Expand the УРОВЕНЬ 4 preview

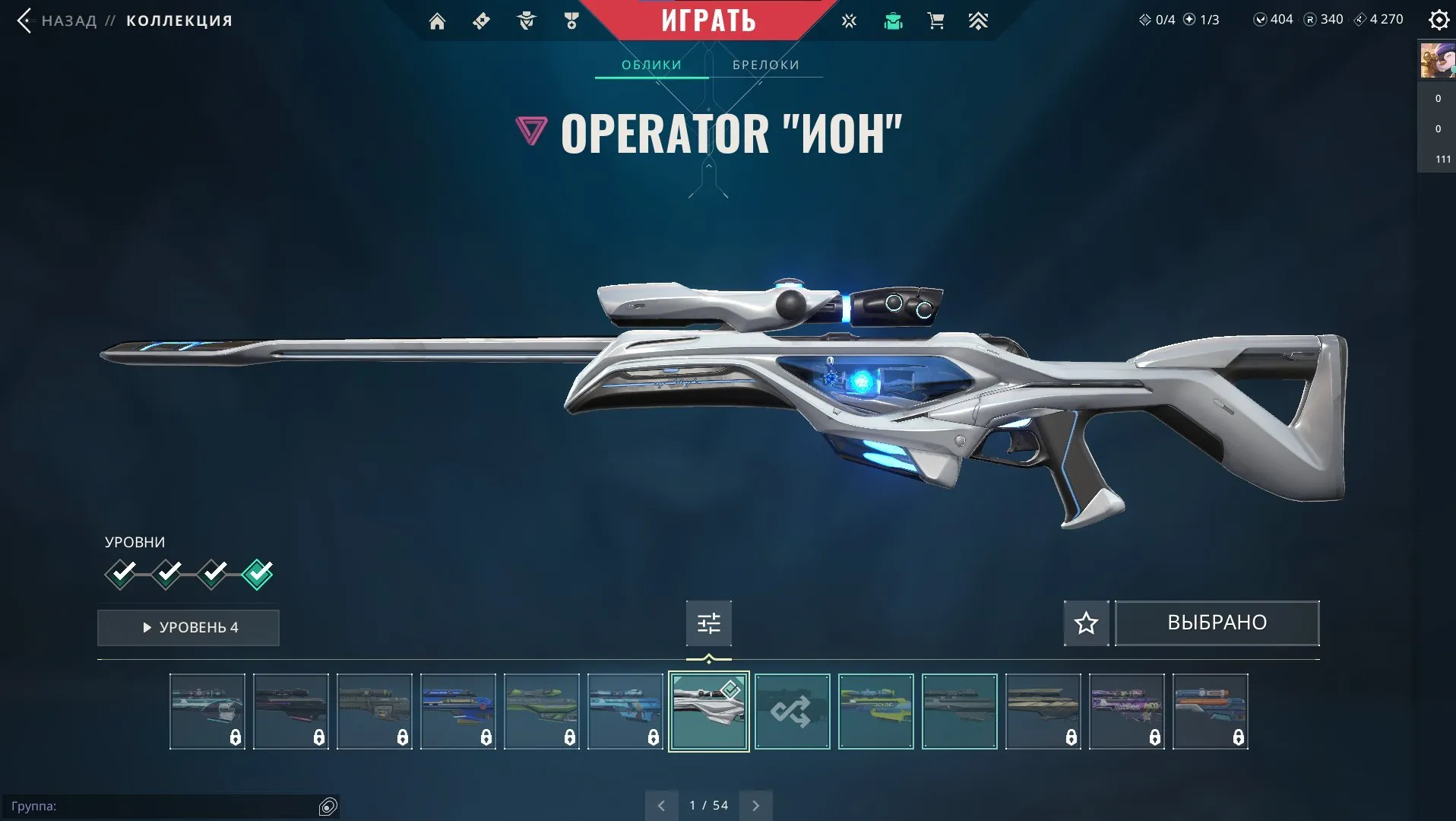pyautogui.click(x=188, y=627)
